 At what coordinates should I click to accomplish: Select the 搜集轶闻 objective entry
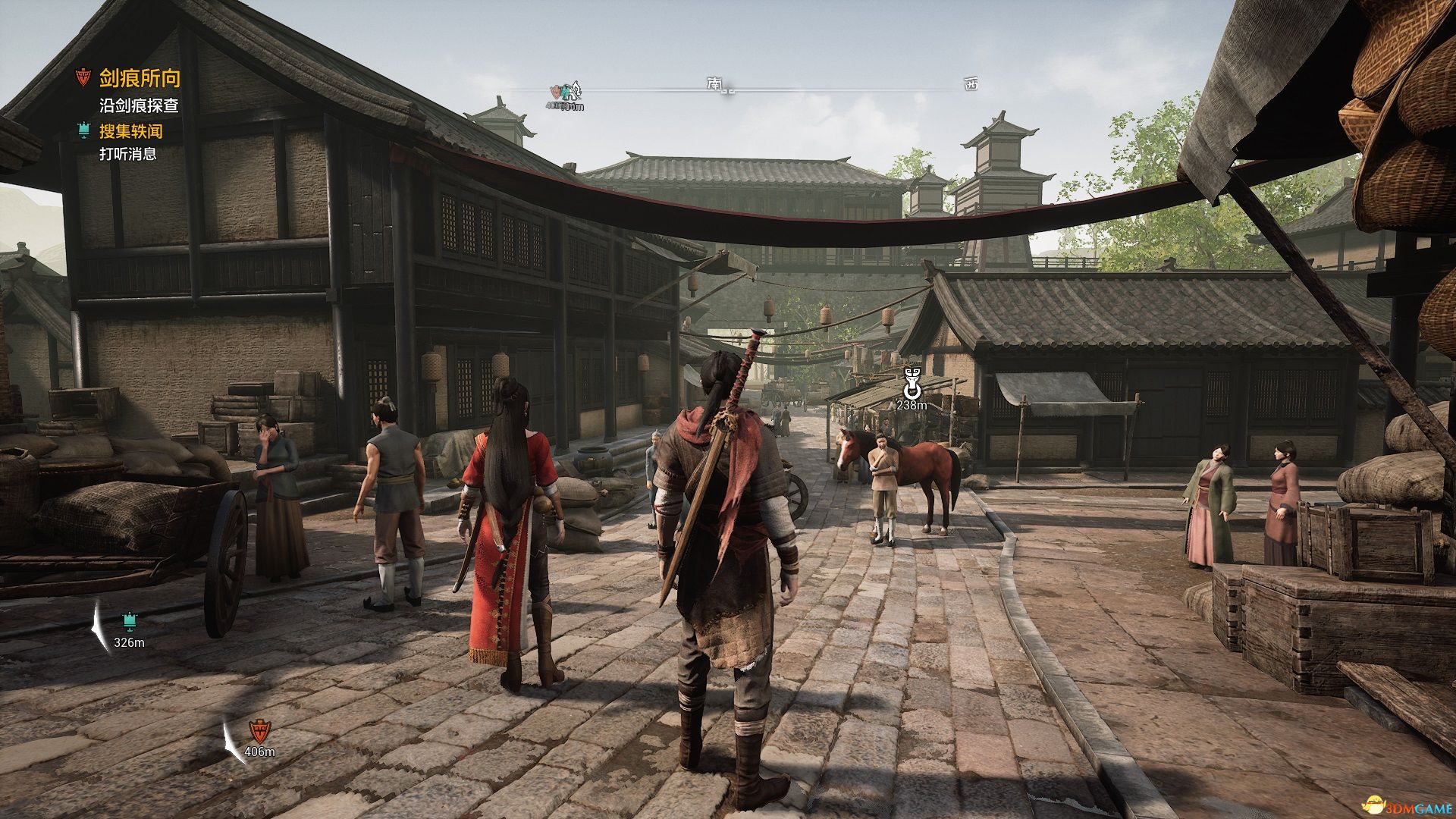[x=130, y=131]
